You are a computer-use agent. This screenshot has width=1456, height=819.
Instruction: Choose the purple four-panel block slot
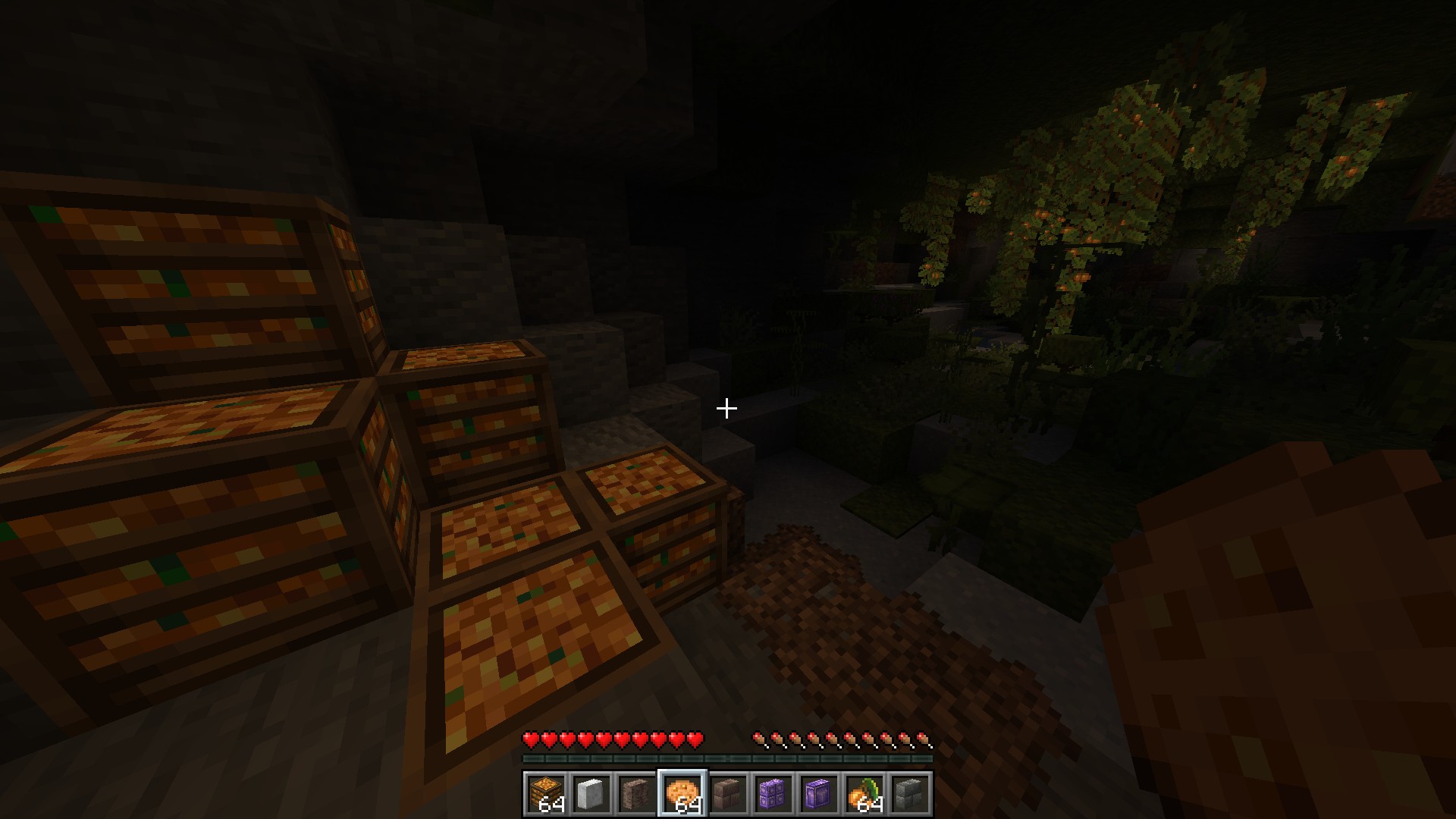point(773,794)
